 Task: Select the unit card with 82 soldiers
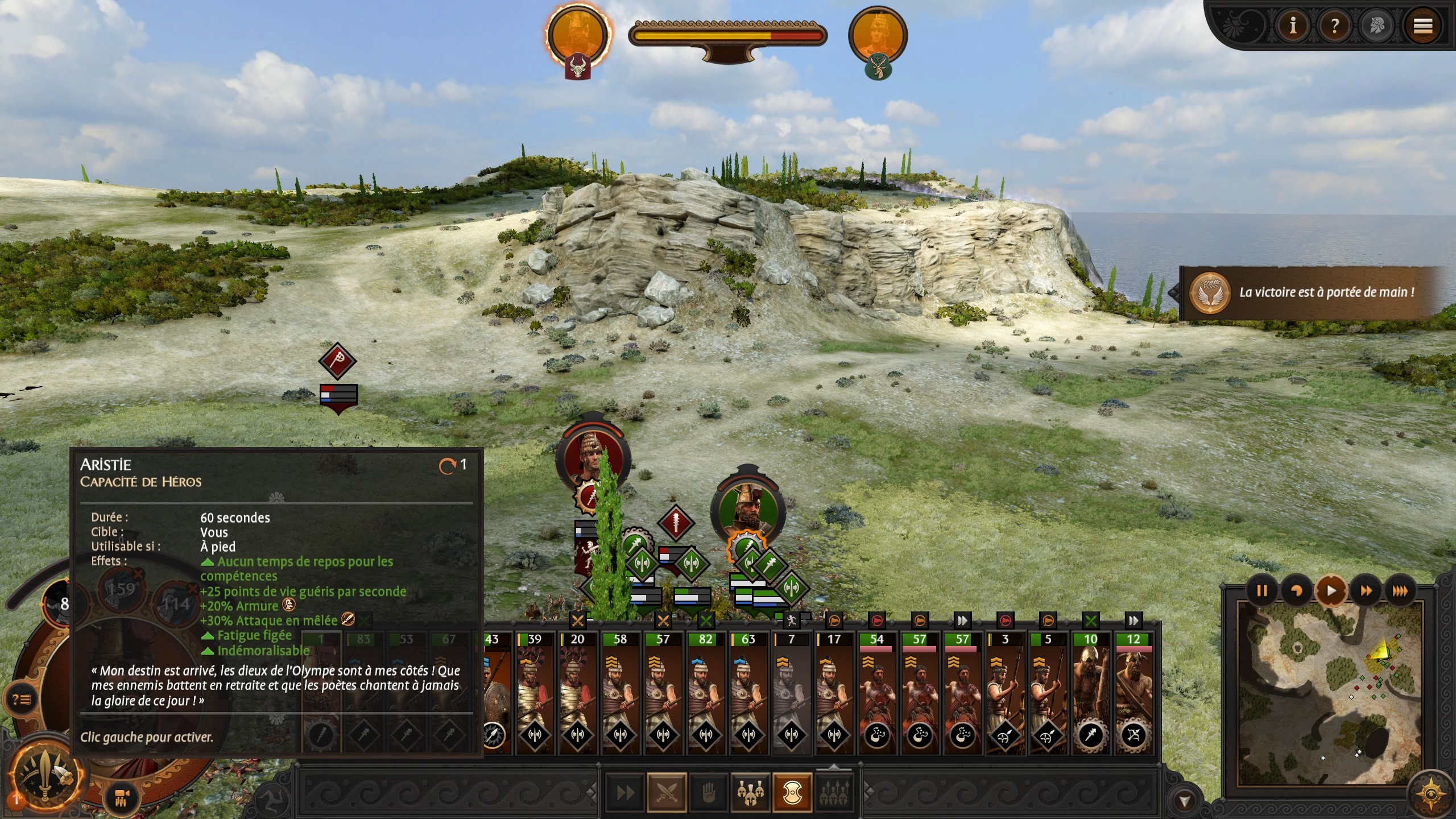706,693
